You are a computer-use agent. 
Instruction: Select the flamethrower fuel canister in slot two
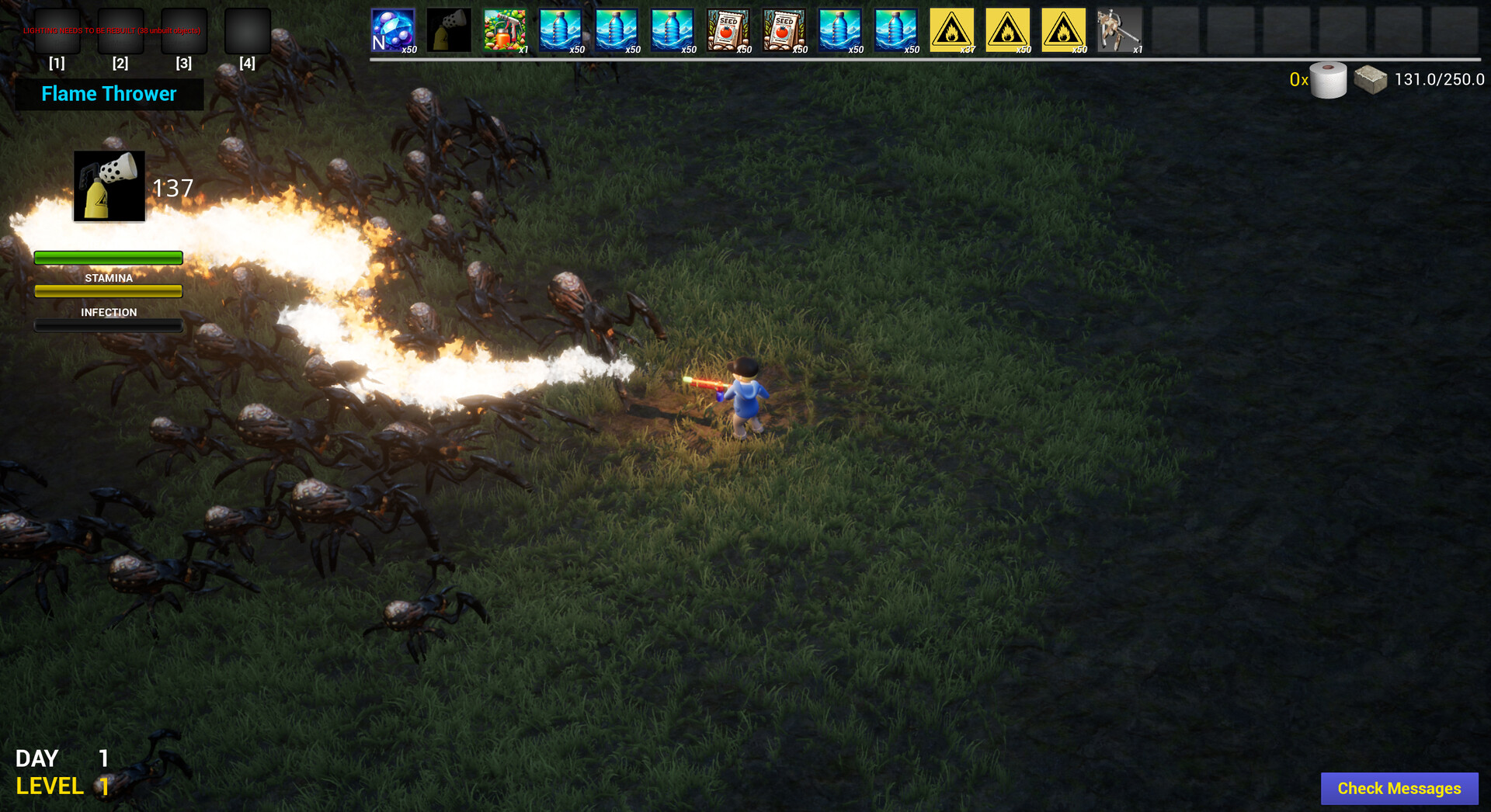[450, 29]
